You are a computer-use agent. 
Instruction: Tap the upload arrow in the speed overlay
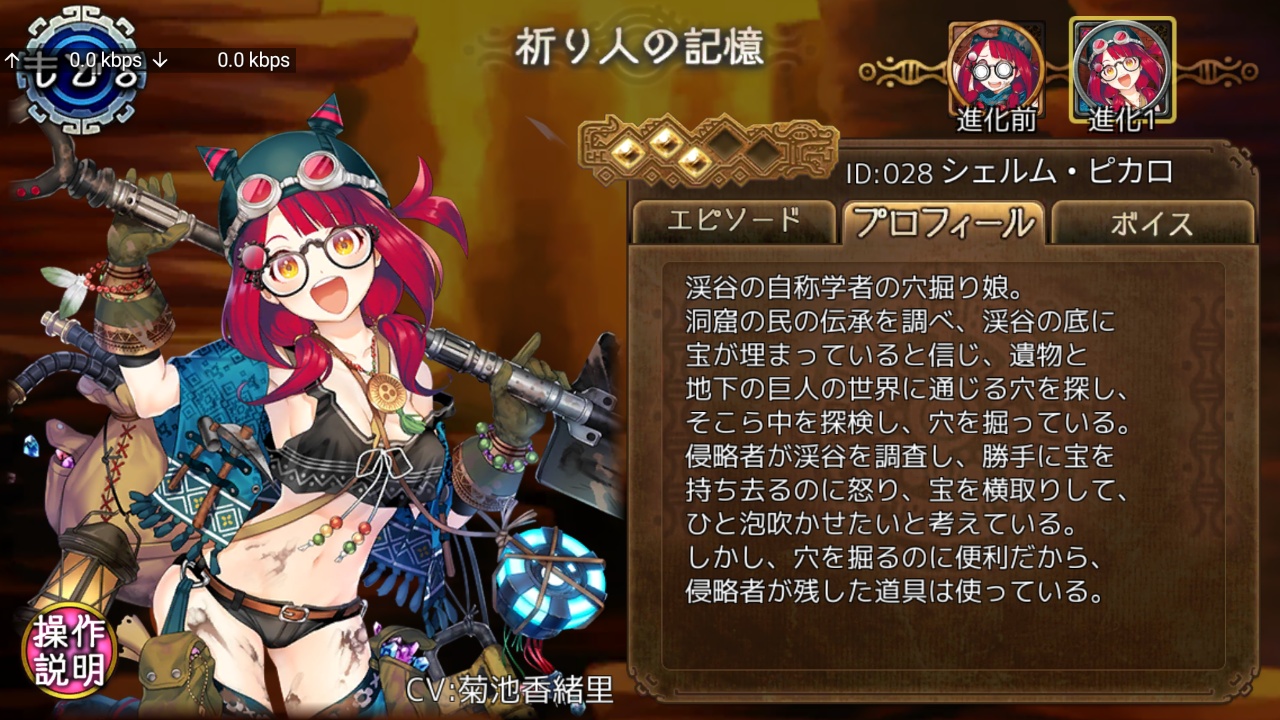(10, 60)
